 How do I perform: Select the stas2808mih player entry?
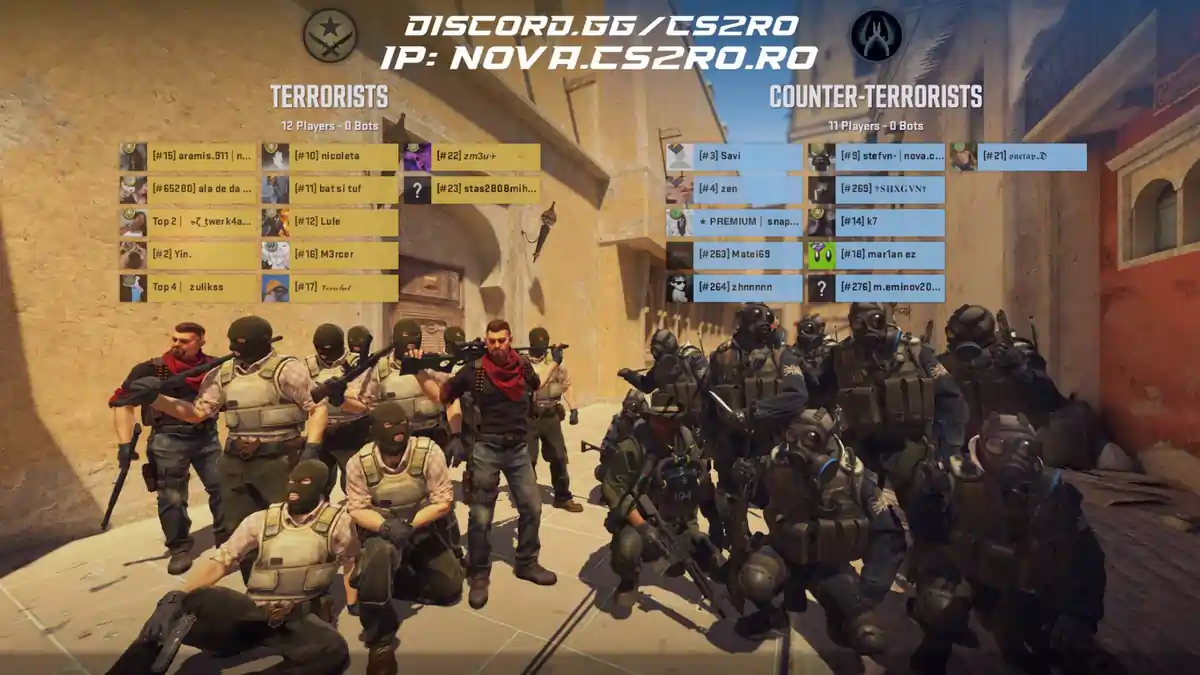472,190
